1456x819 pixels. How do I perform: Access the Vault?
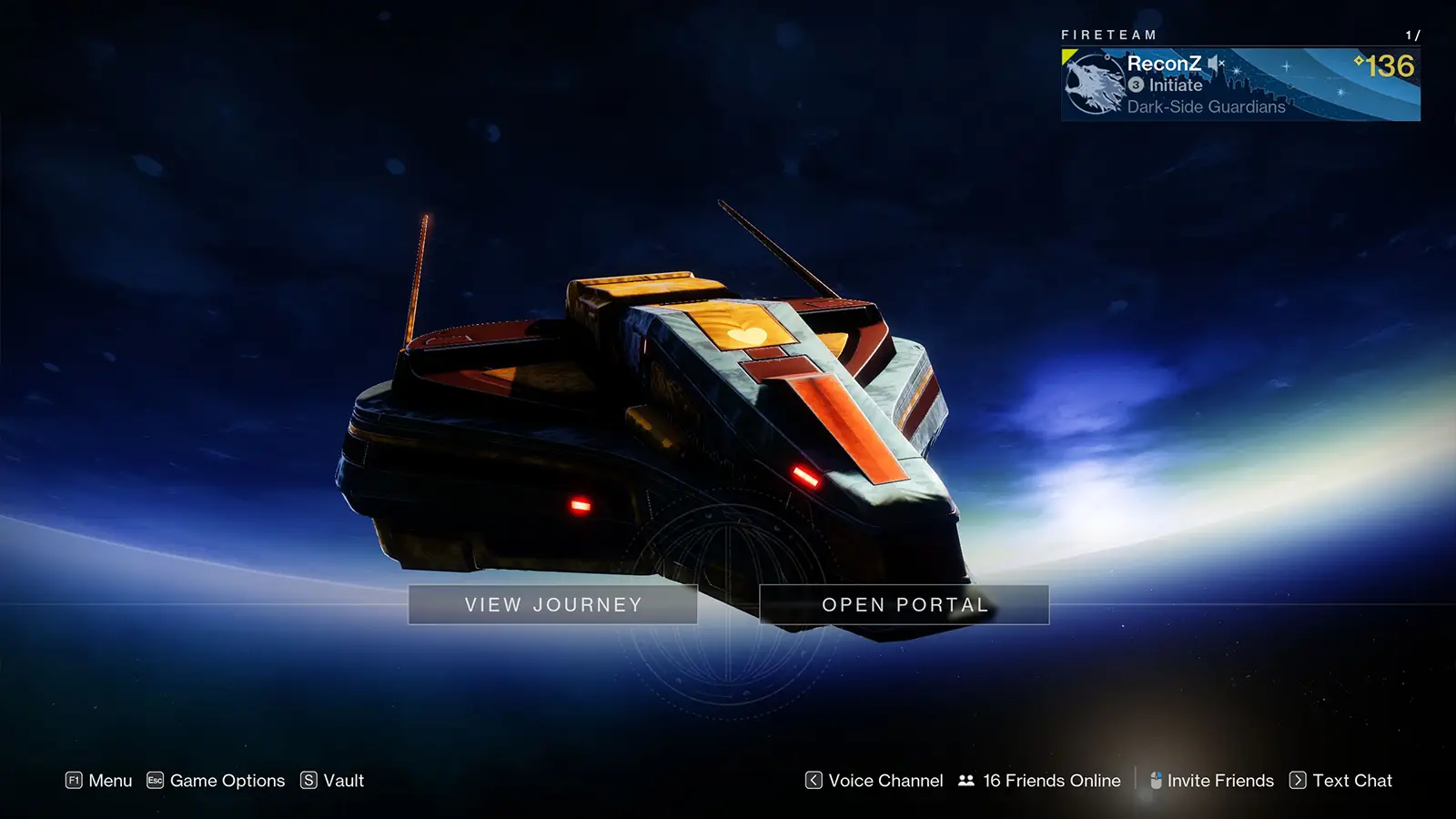(333, 781)
